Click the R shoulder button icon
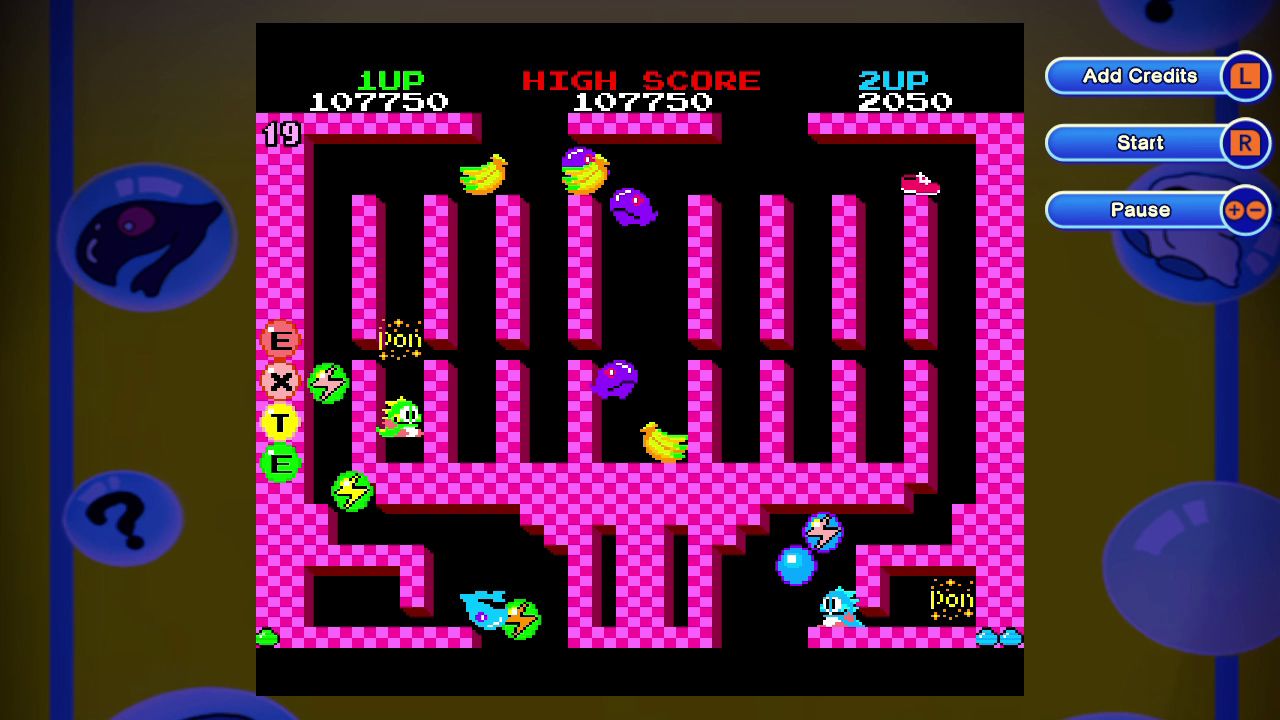This screenshot has width=1280, height=720. [x=1246, y=142]
